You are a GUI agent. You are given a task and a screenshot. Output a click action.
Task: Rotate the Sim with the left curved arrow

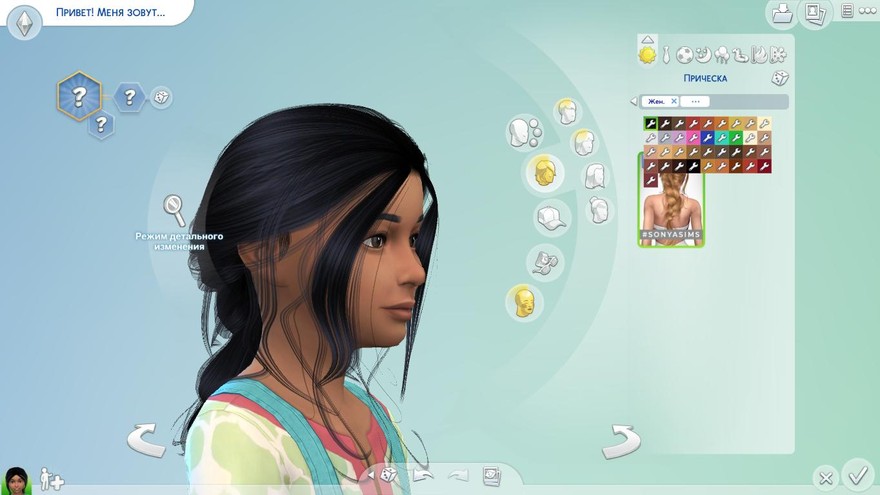click(x=146, y=439)
